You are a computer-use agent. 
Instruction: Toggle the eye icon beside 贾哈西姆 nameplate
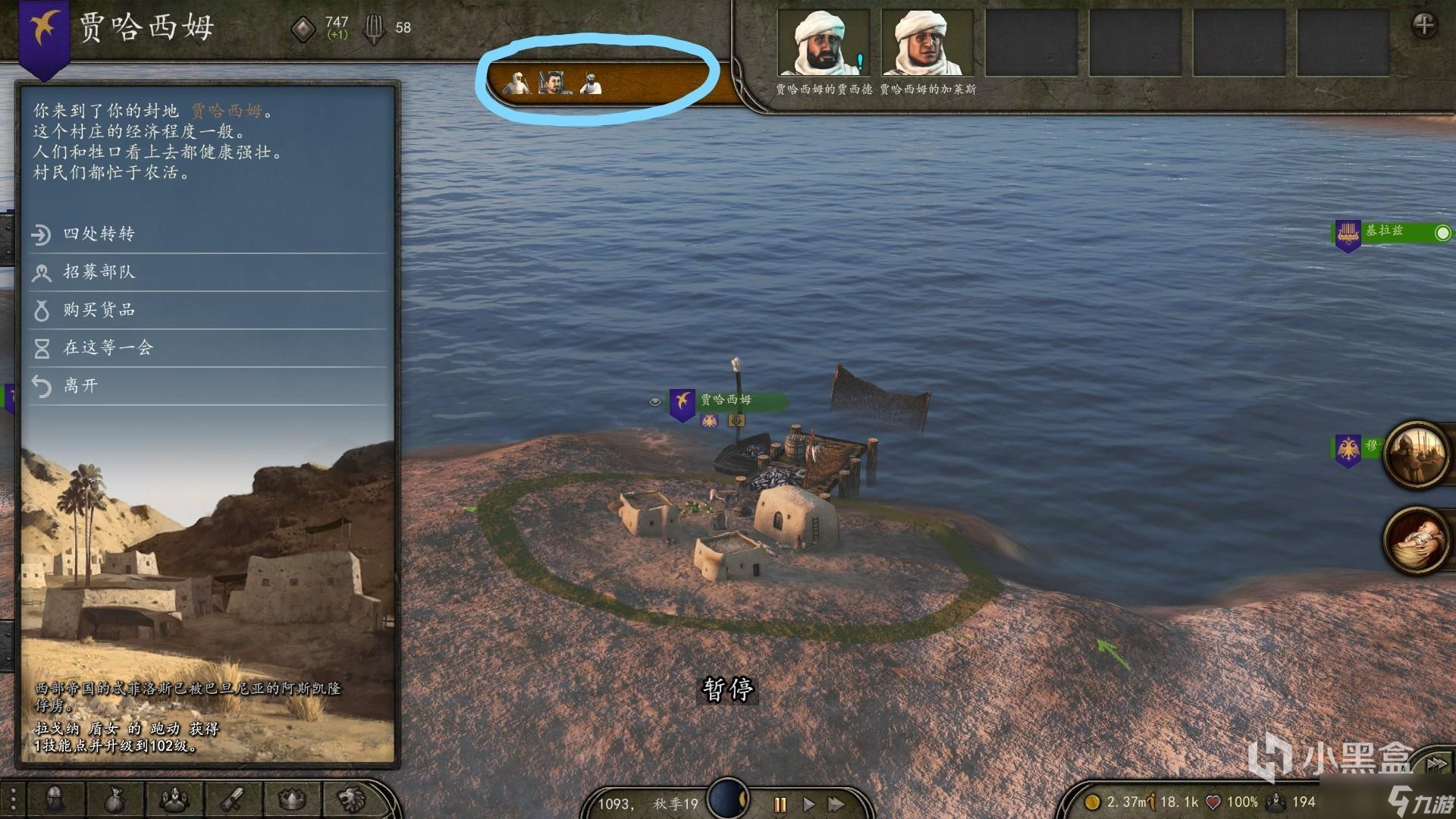(x=655, y=401)
